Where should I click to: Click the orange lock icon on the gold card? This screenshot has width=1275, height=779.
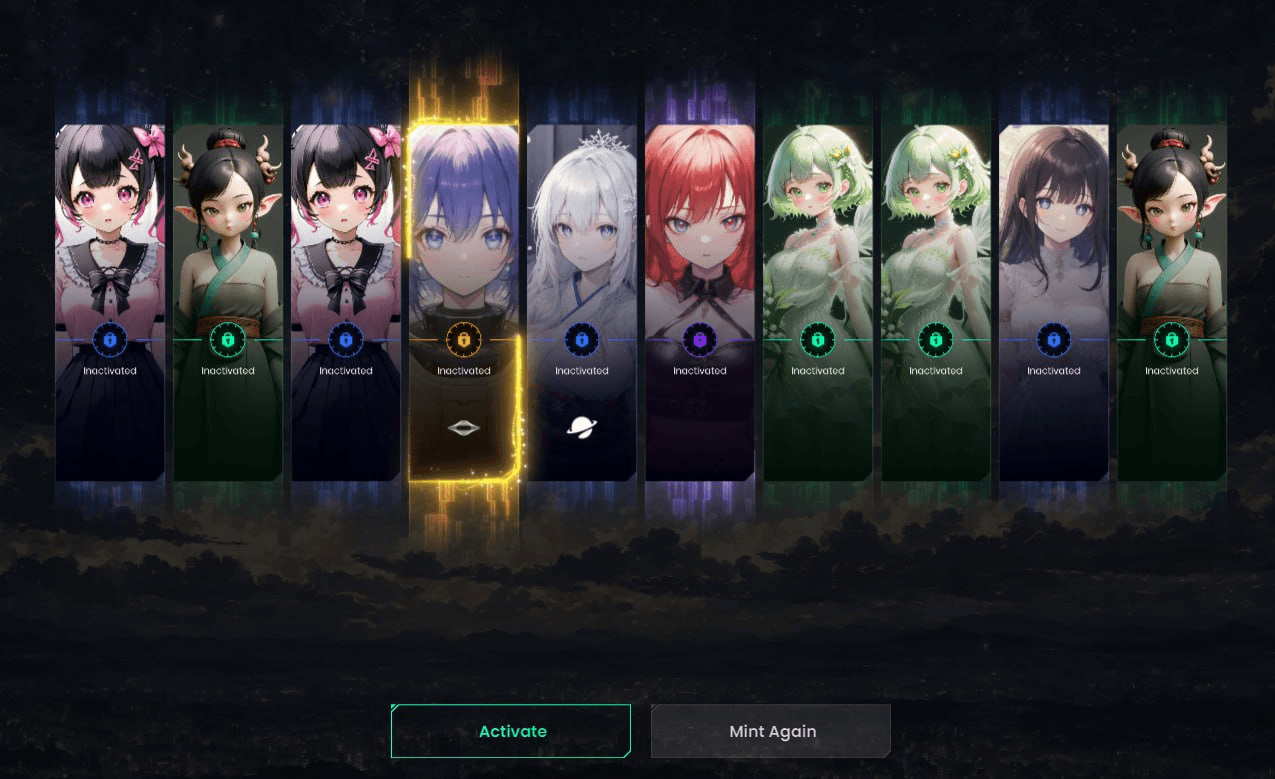click(x=464, y=340)
